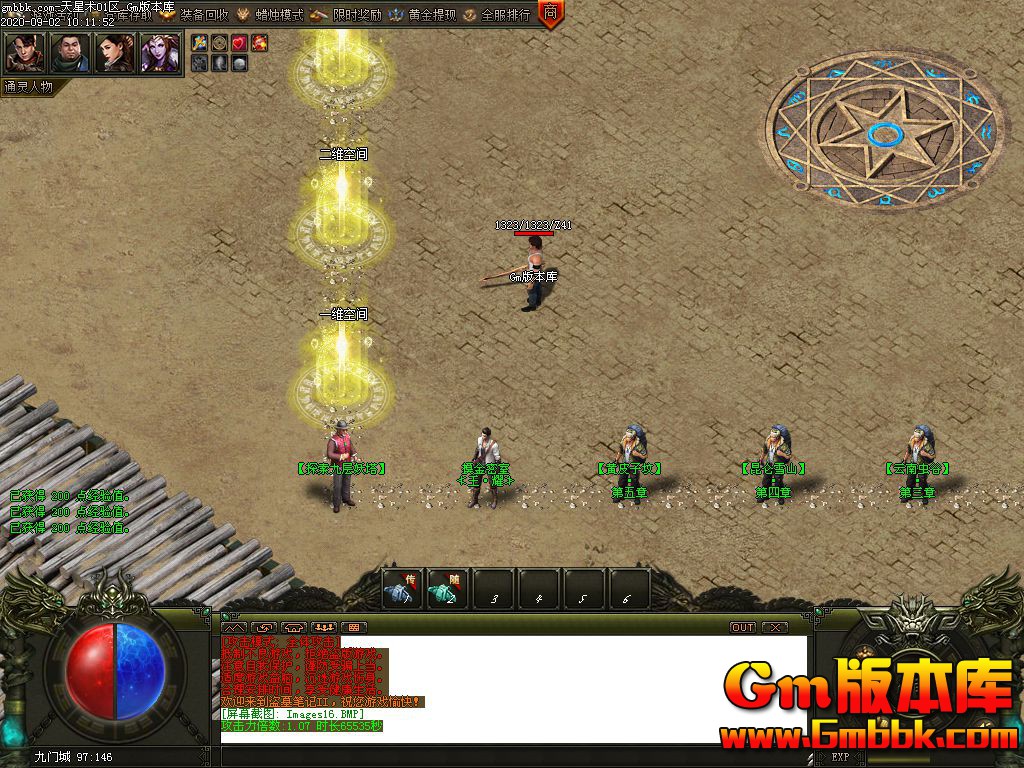Open the red 商 shop button
1024x768 pixels.
(x=551, y=13)
